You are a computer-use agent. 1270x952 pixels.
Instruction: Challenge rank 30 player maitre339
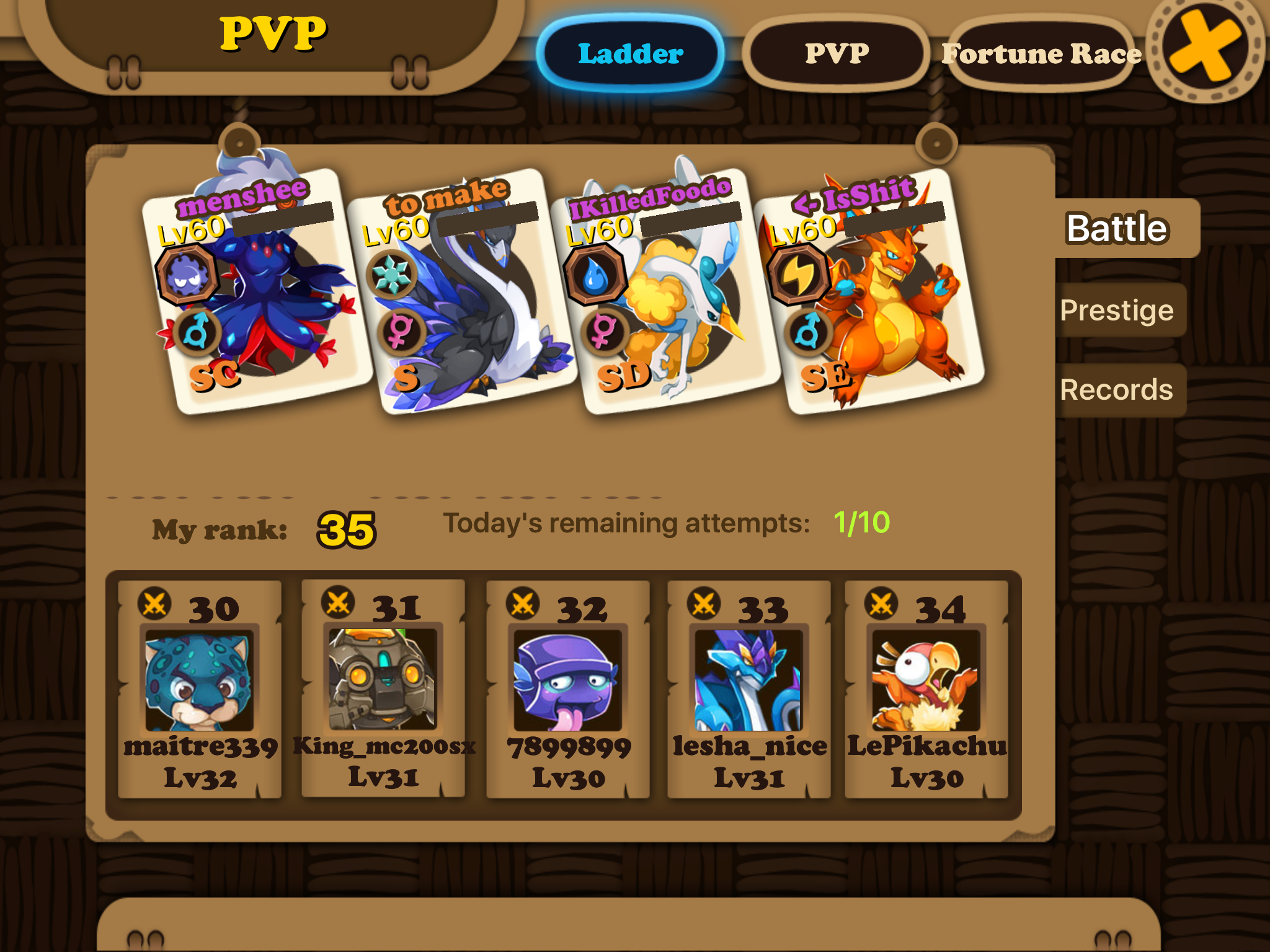[x=200, y=688]
